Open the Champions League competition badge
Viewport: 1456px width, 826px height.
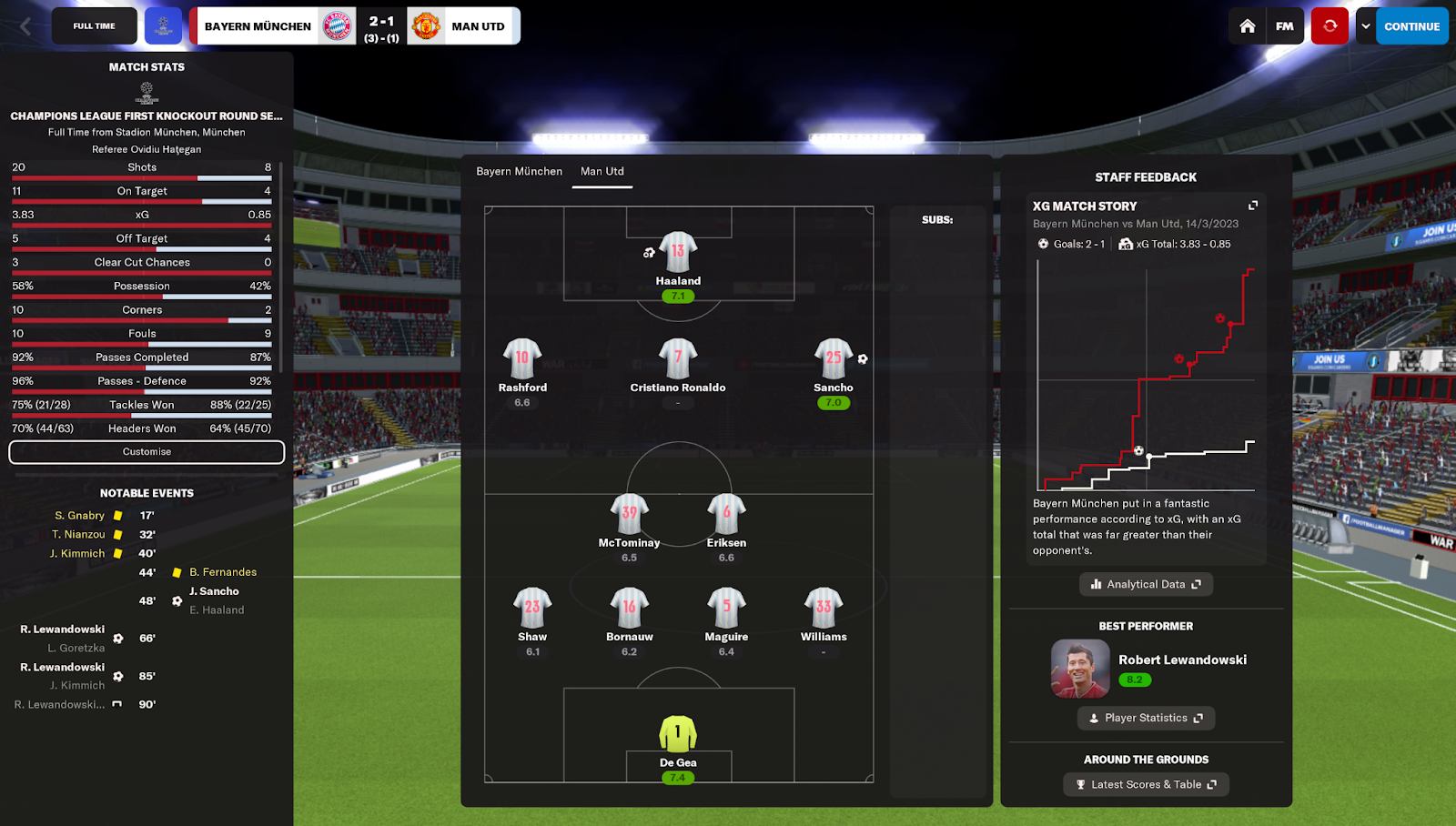164,26
